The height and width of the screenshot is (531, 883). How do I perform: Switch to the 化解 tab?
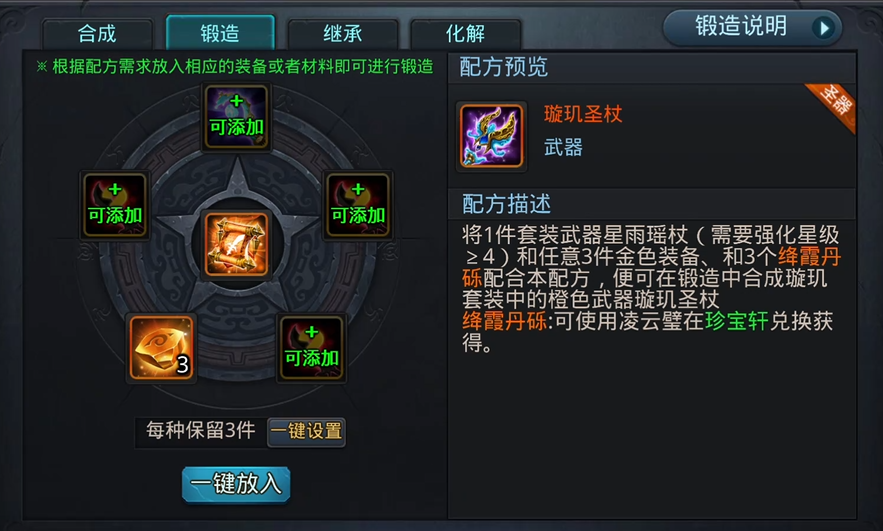[x=464, y=33]
